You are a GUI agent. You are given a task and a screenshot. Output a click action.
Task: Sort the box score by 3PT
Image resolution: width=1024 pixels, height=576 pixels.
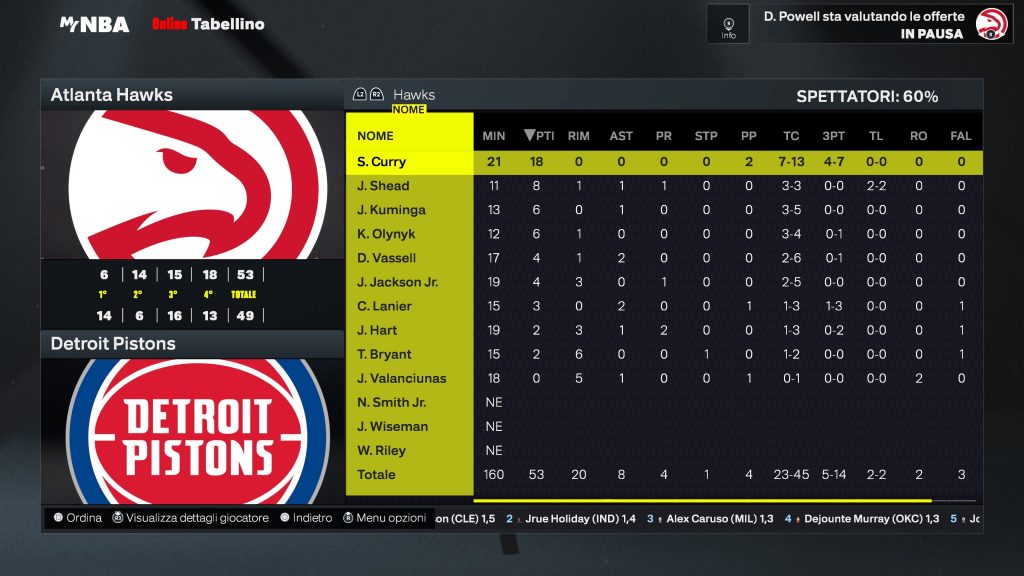click(833, 136)
